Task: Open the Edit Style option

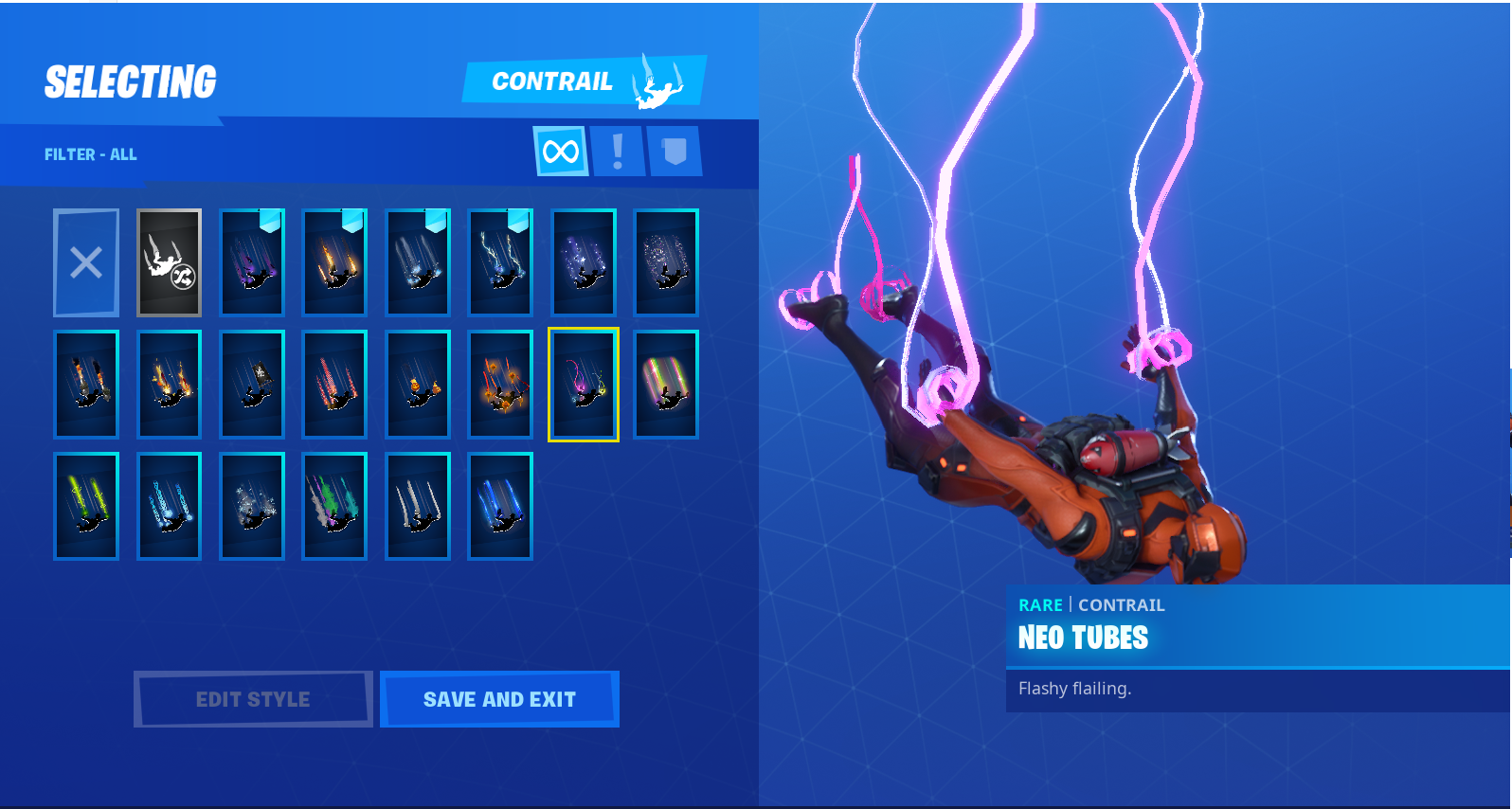Action: (x=253, y=699)
